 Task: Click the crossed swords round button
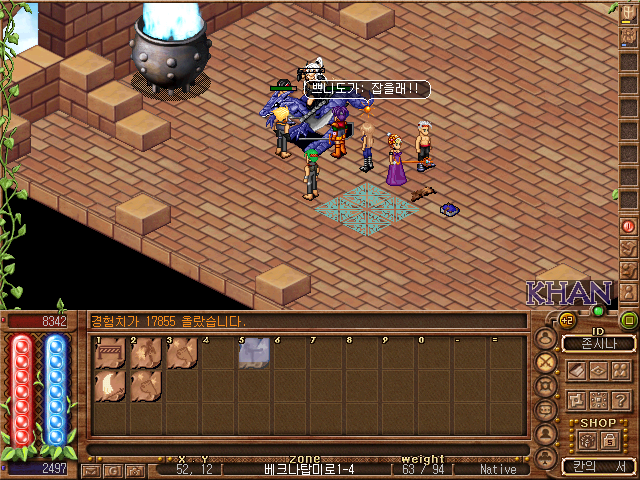pyautogui.click(x=546, y=361)
